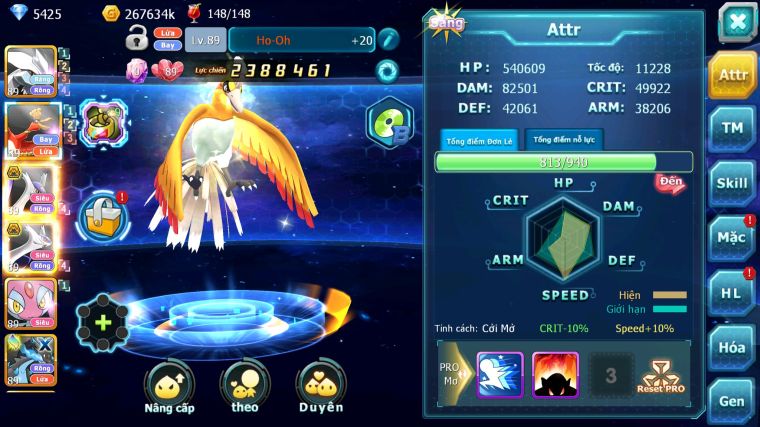Open the Gen side tab
The image size is (760, 427).
click(733, 401)
